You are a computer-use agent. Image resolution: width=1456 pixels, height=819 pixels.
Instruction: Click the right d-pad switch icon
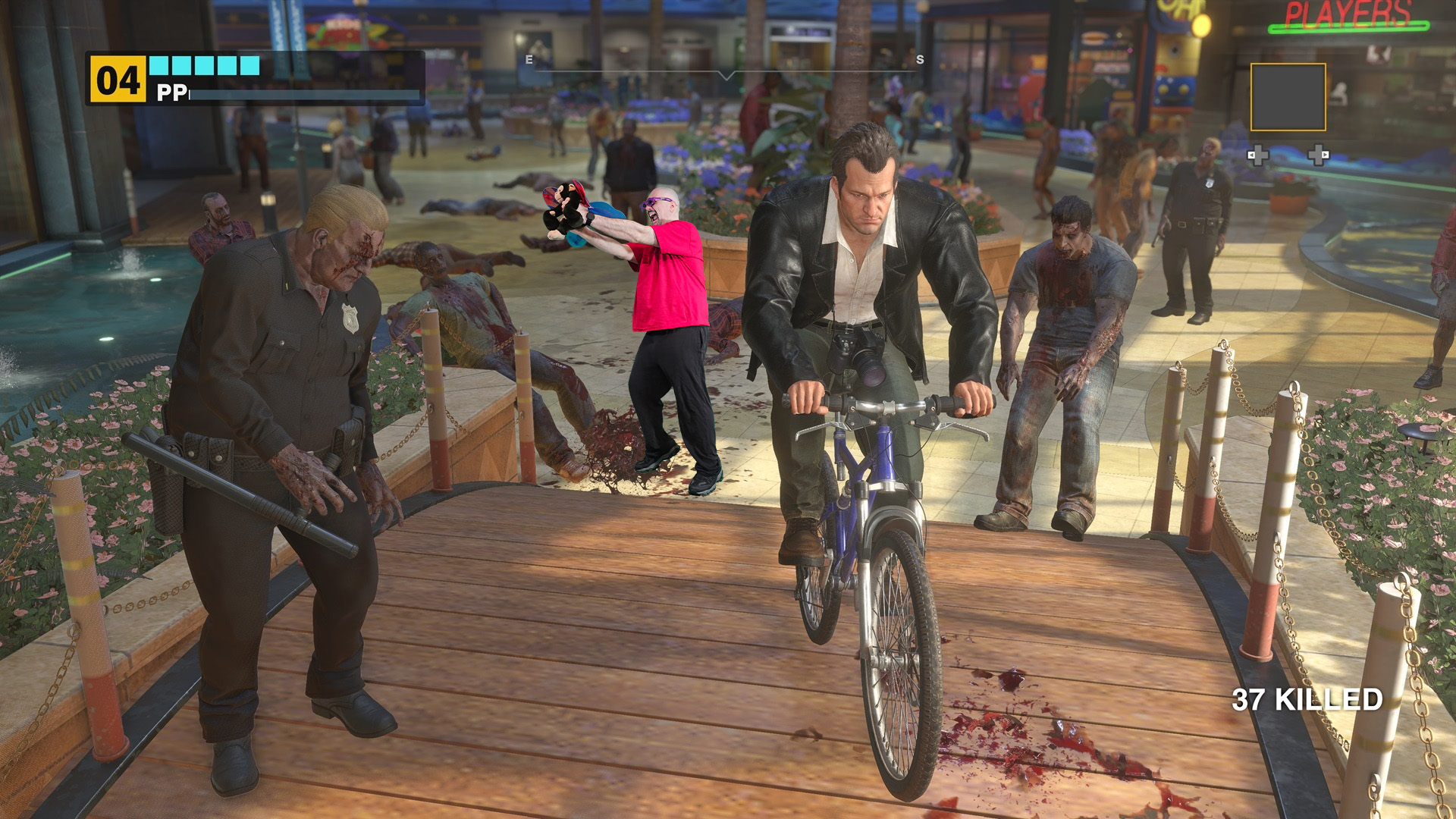(x=1318, y=155)
